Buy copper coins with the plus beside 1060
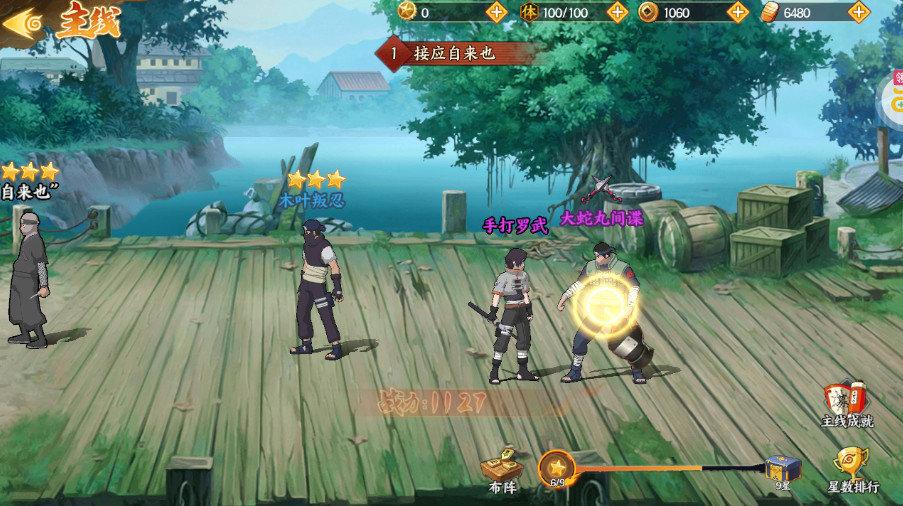The image size is (903, 506). point(738,12)
